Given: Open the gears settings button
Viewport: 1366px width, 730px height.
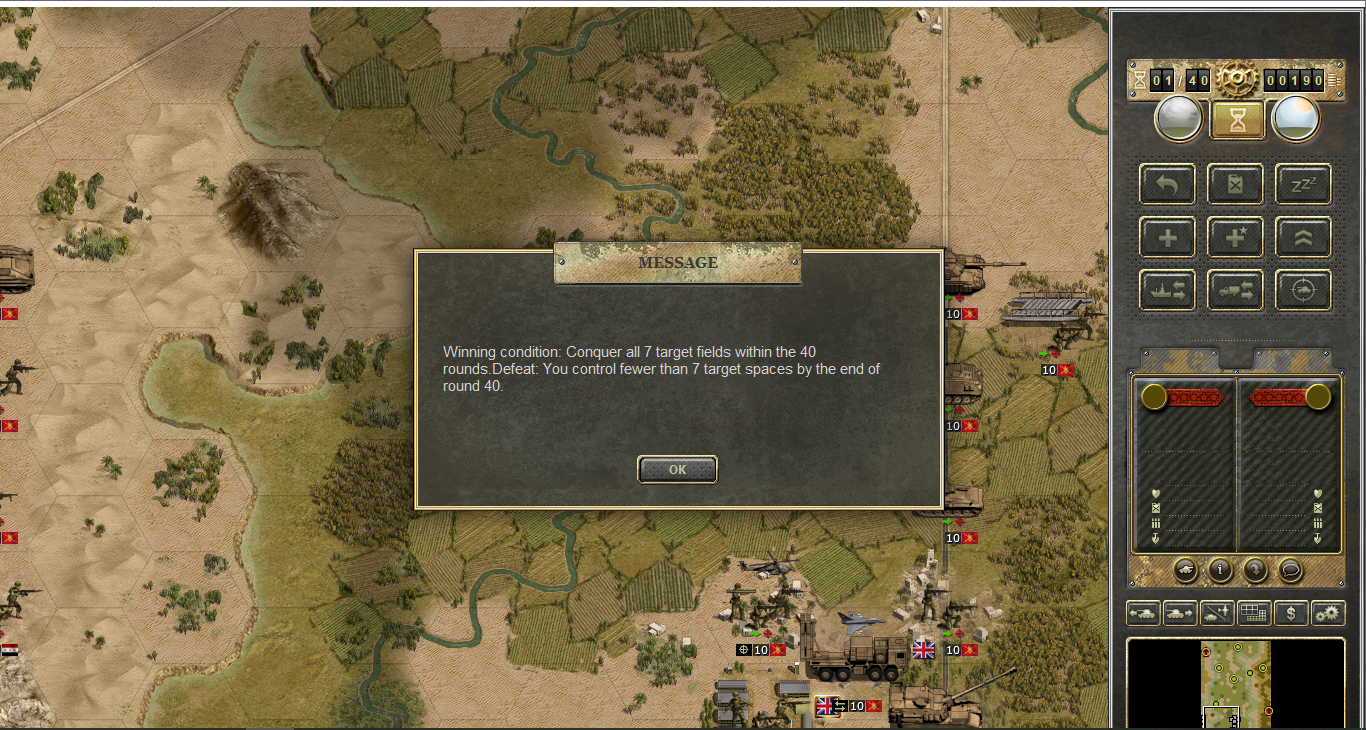Looking at the screenshot, I should pos(1328,613).
